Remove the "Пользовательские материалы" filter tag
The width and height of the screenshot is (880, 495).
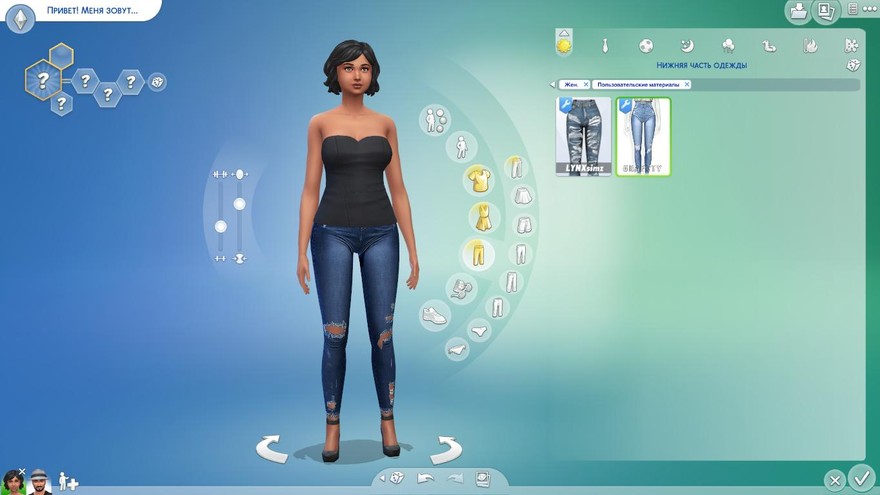[x=687, y=85]
